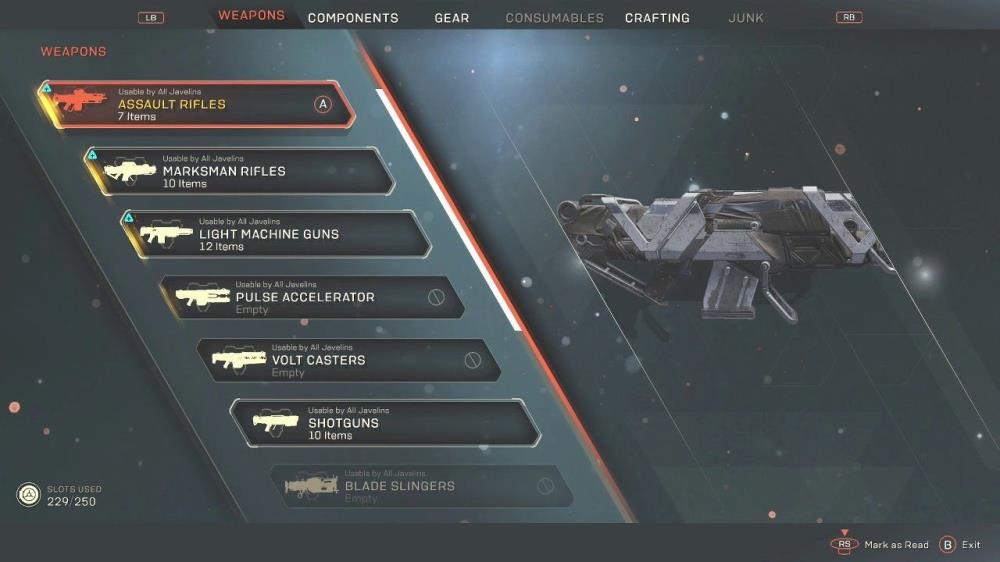Image resolution: width=1000 pixels, height=562 pixels.
Task: Show the Junk tab
Action: (746, 18)
